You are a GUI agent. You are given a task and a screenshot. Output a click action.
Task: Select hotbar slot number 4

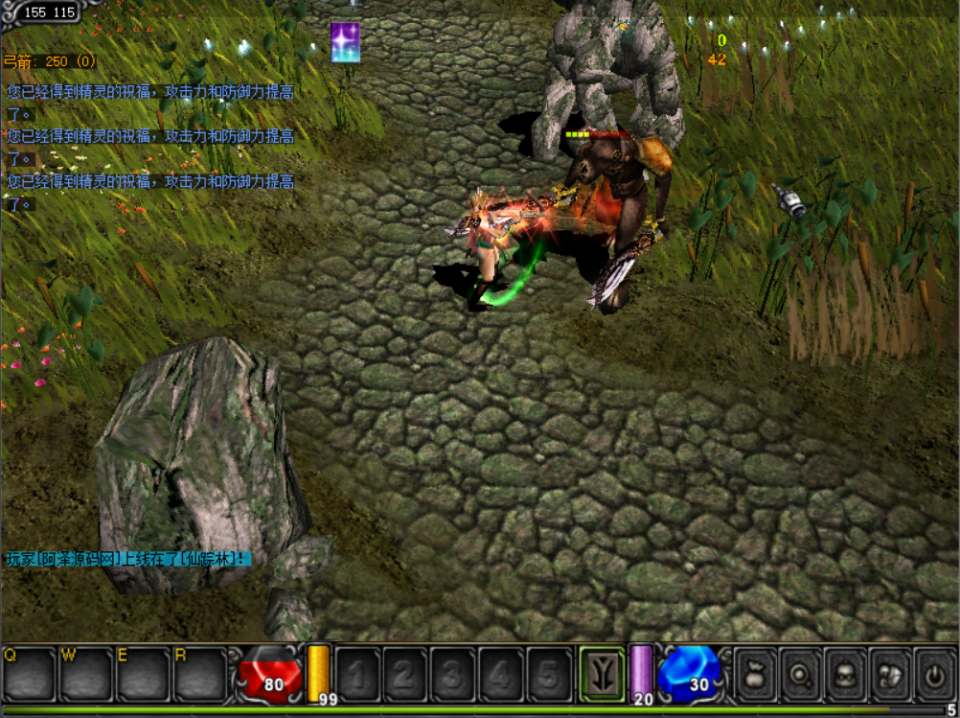pyautogui.click(x=501, y=675)
